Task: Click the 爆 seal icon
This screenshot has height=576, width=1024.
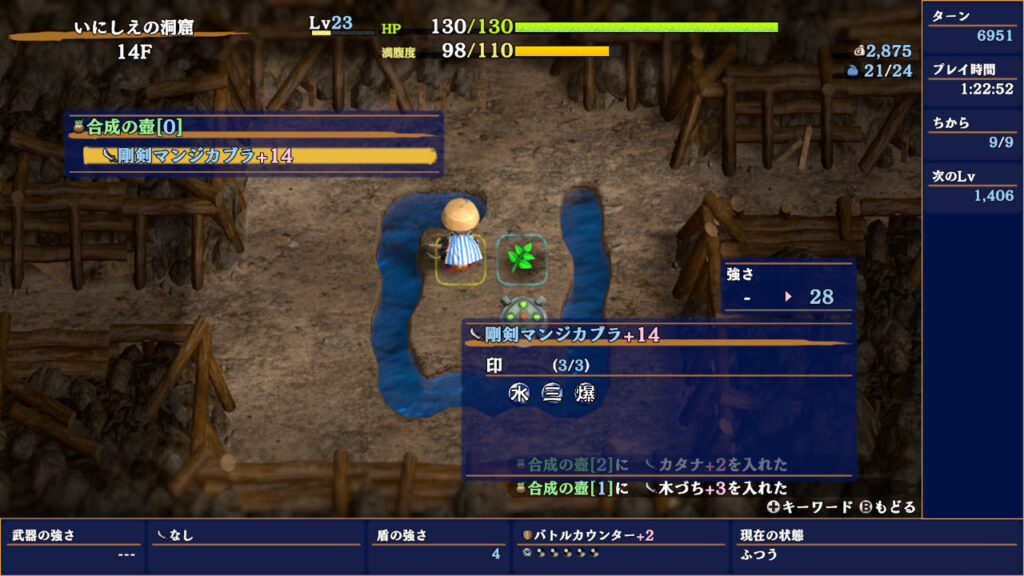Action: [x=583, y=393]
